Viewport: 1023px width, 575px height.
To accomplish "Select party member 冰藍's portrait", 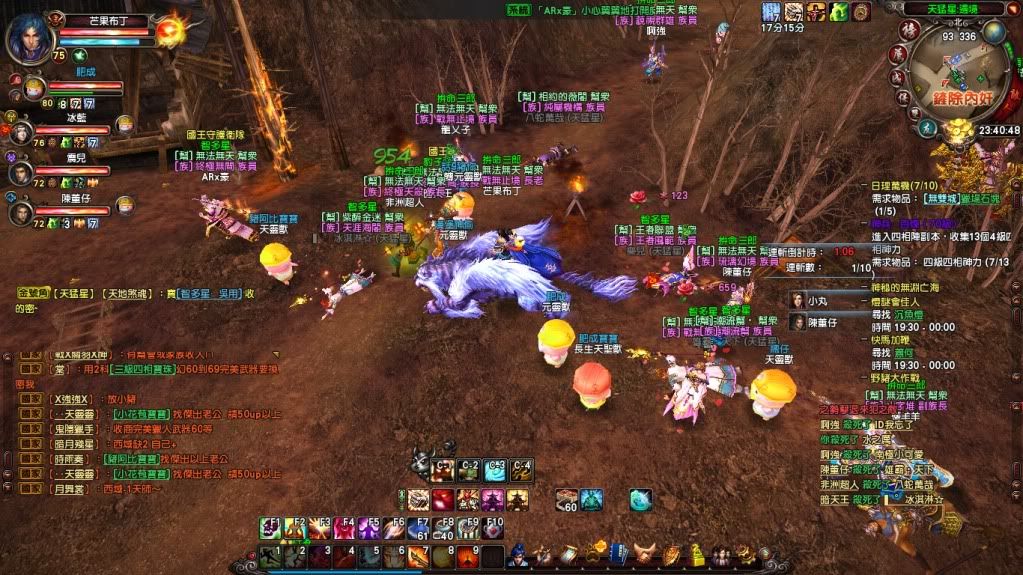I will click(20, 131).
